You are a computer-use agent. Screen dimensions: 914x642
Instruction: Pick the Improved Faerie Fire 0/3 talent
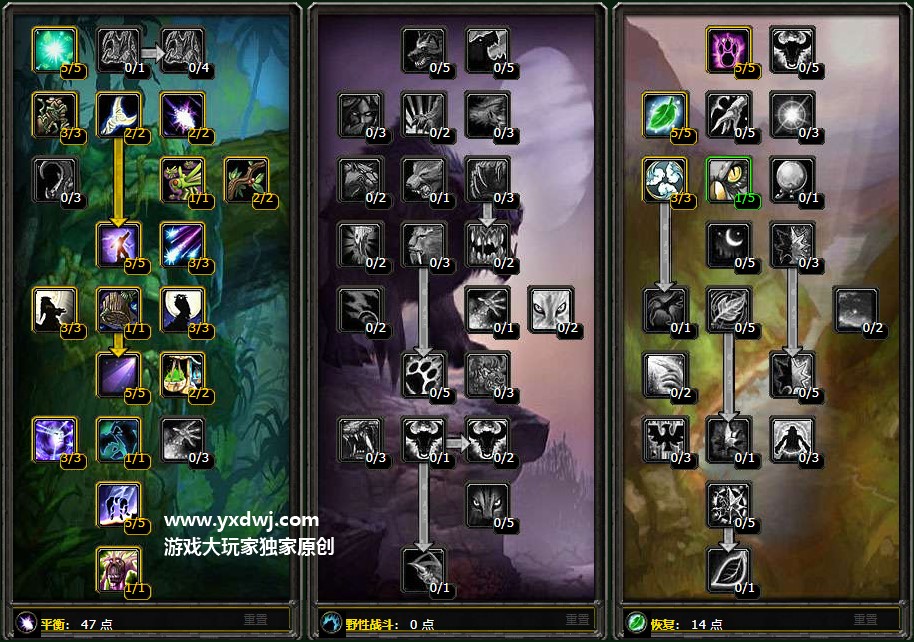coord(182,439)
